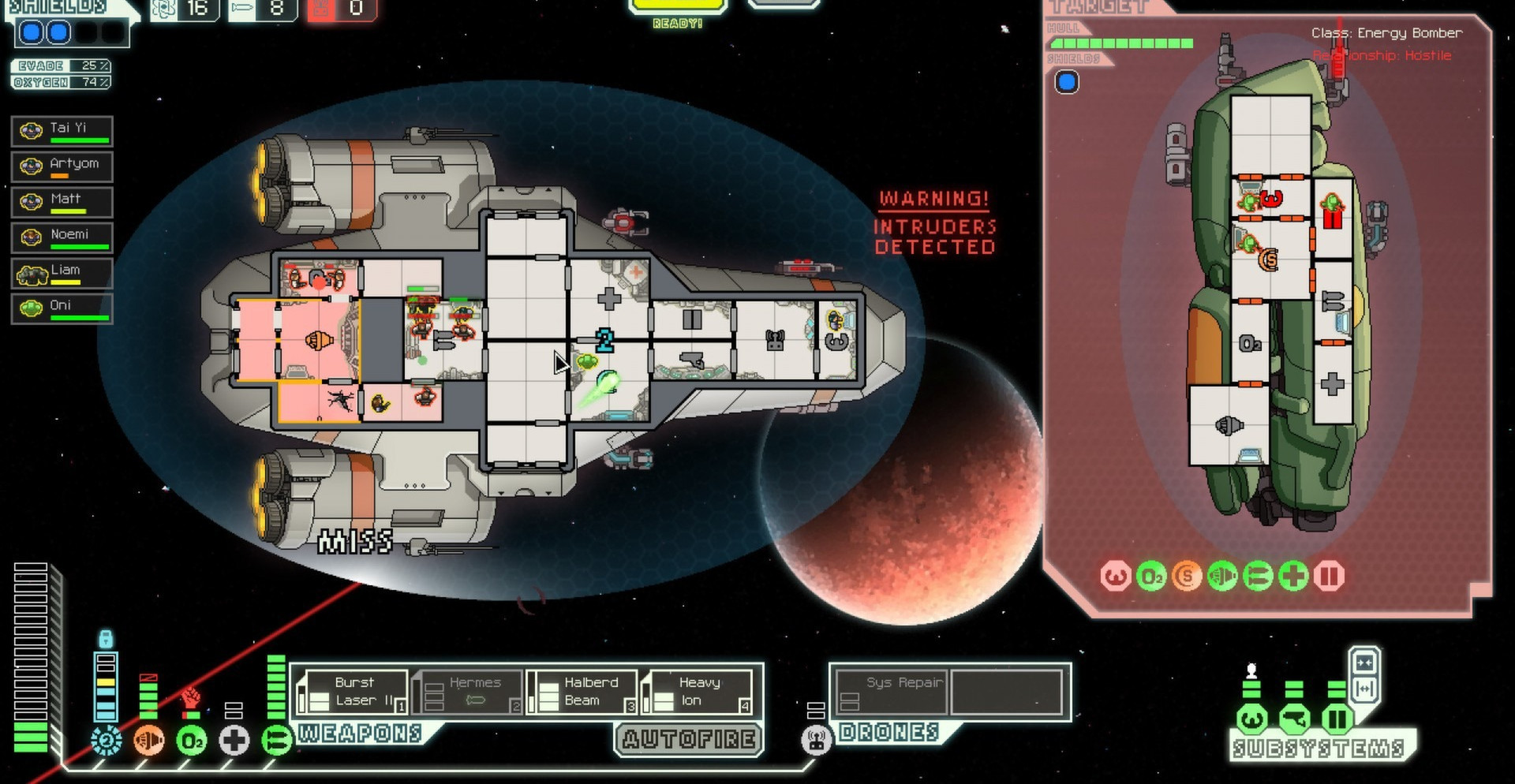This screenshot has height=784, width=1515.
Task: Add power to the oxygen system icon
Action: point(191,741)
